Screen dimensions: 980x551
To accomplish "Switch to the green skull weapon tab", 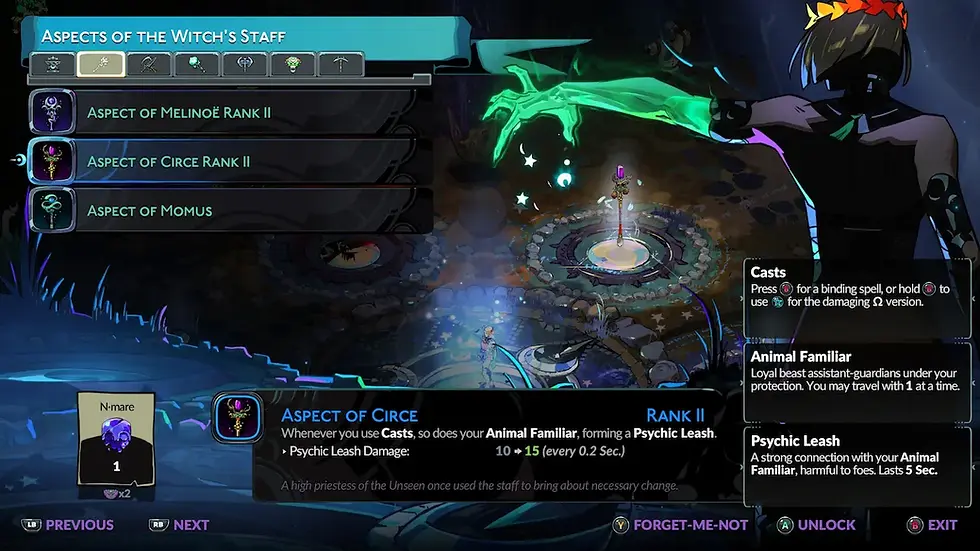I will coord(293,65).
